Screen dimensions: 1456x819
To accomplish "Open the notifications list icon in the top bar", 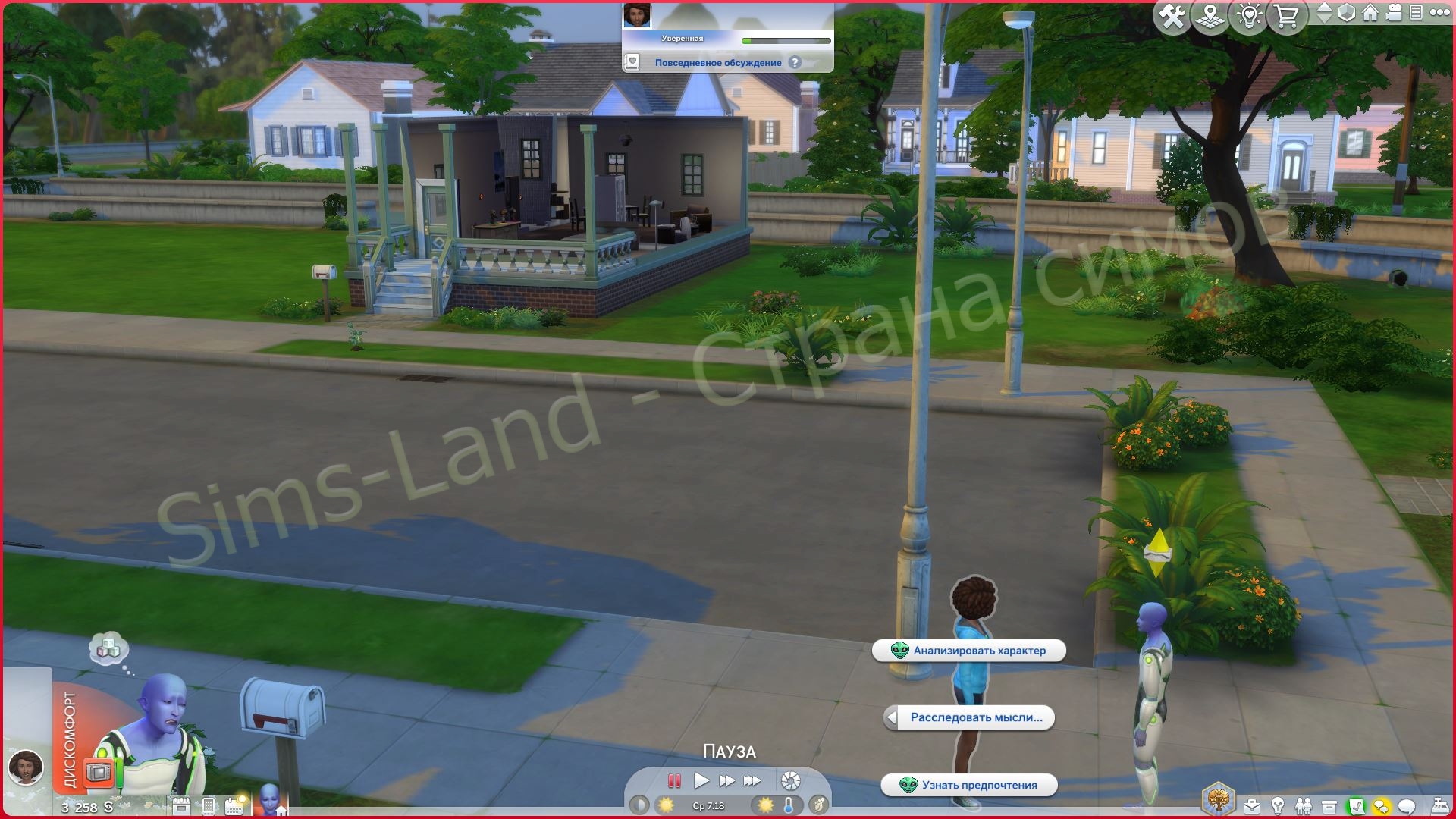I will (1418, 13).
